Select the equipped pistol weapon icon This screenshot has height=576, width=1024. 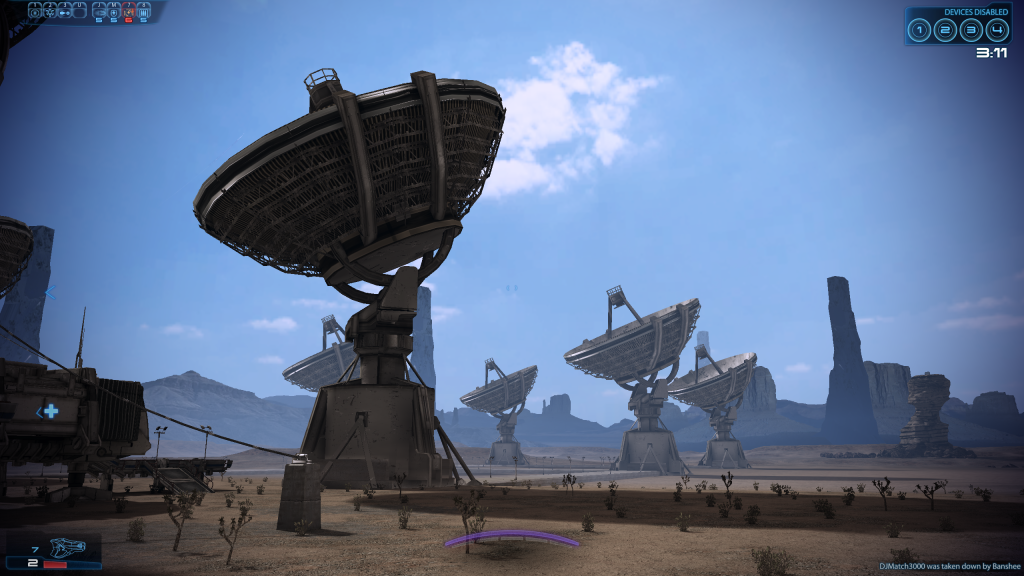pyautogui.click(x=72, y=549)
